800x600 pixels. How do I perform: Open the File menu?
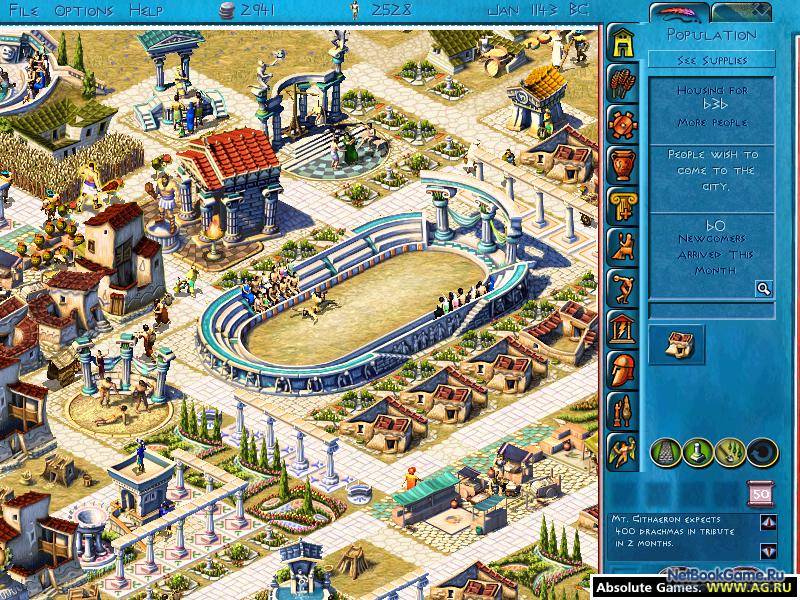(x=21, y=10)
